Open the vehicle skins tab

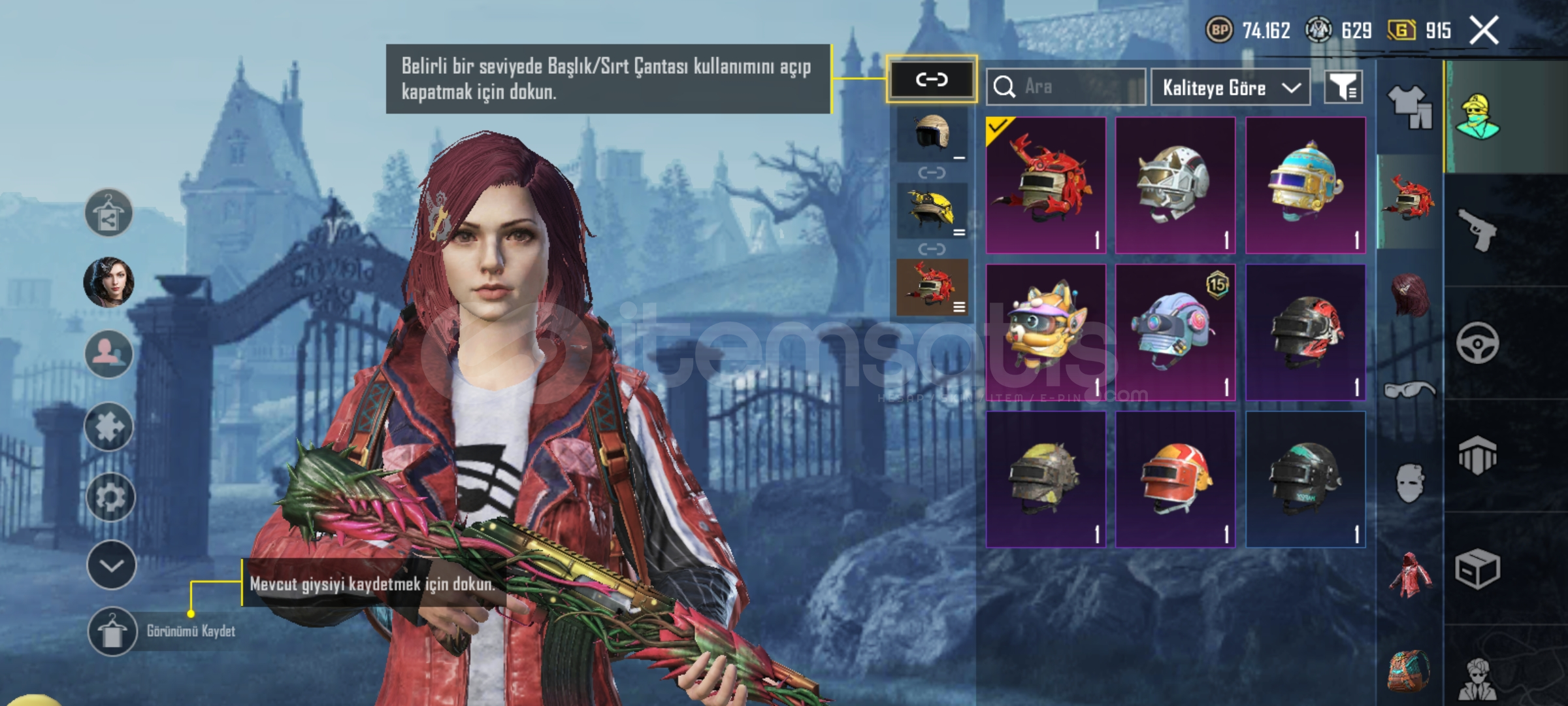coord(1478,343)
